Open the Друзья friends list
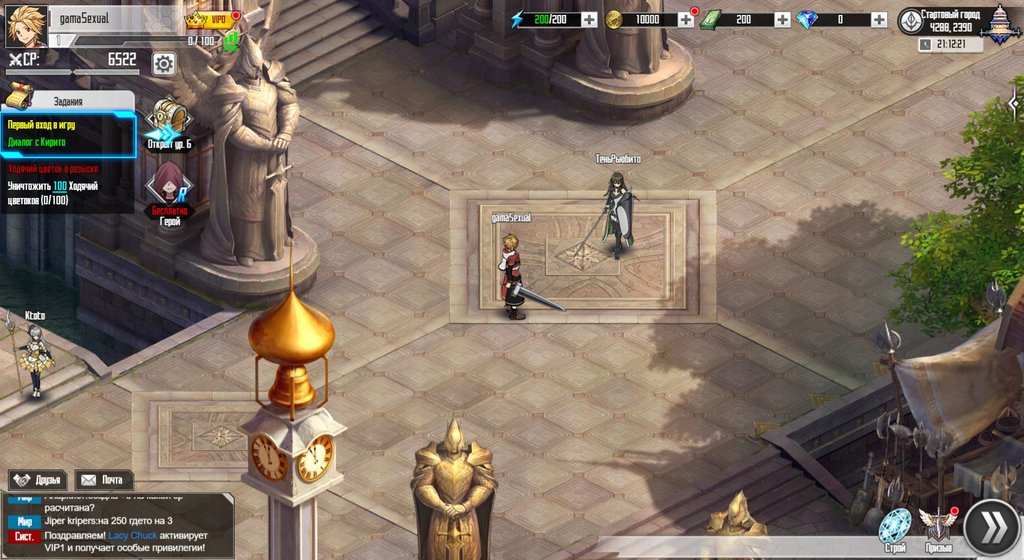The width and height of the screenshot is (1024, 560). coord(37,480)
